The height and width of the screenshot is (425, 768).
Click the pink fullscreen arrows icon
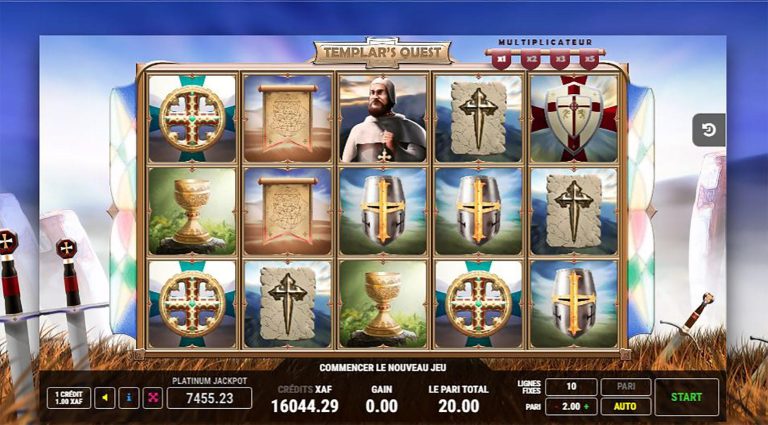click(x=152, y=398)
